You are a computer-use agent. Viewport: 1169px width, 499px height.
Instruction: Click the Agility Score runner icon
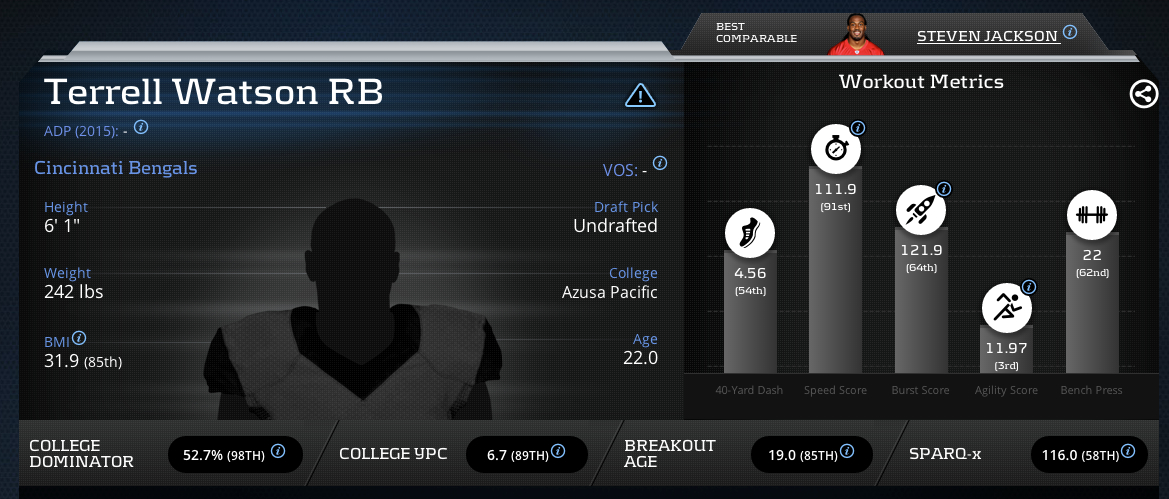(x=1005, y=308)
